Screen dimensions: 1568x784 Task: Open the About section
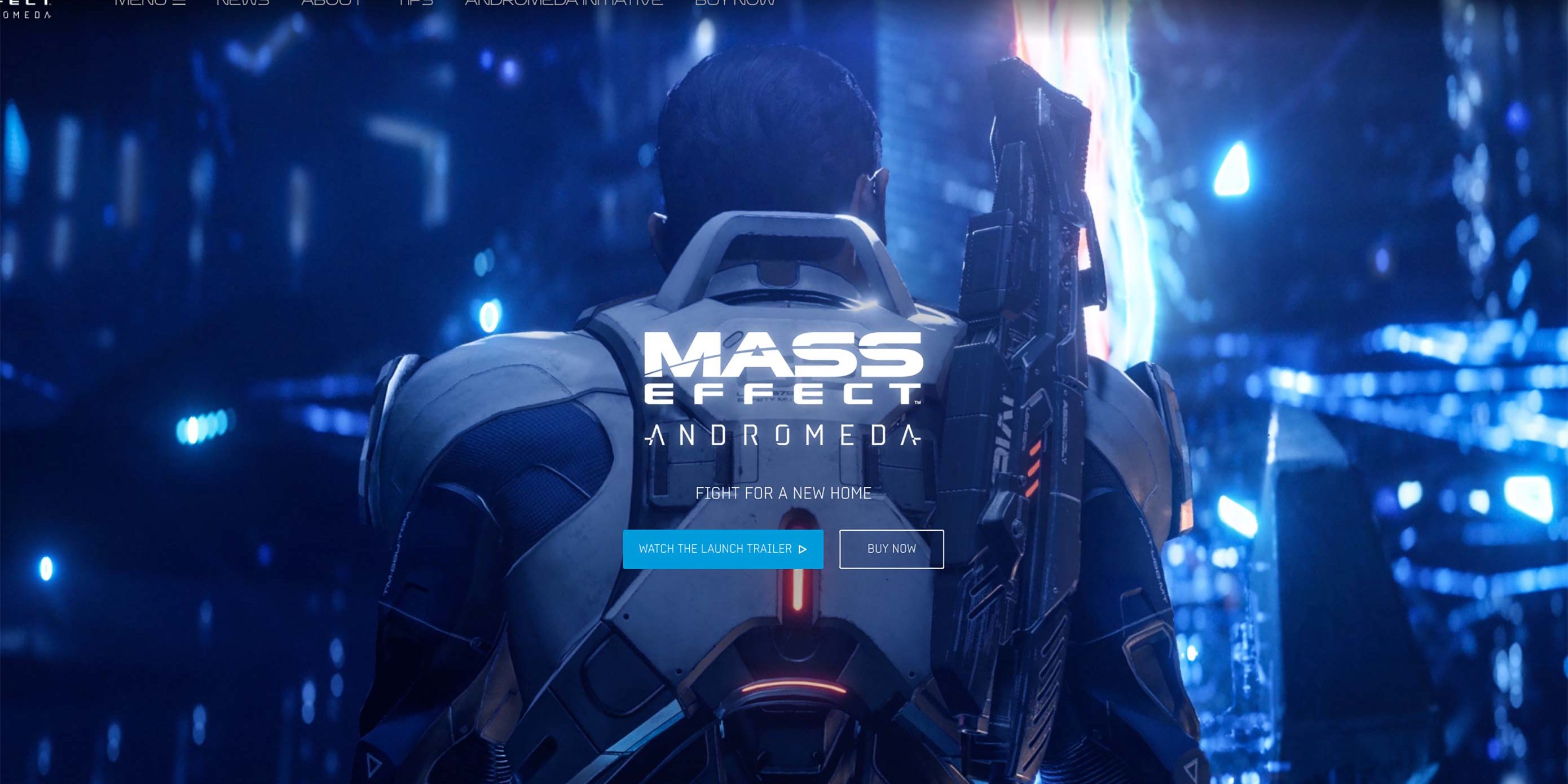click(x=332, y=2)
